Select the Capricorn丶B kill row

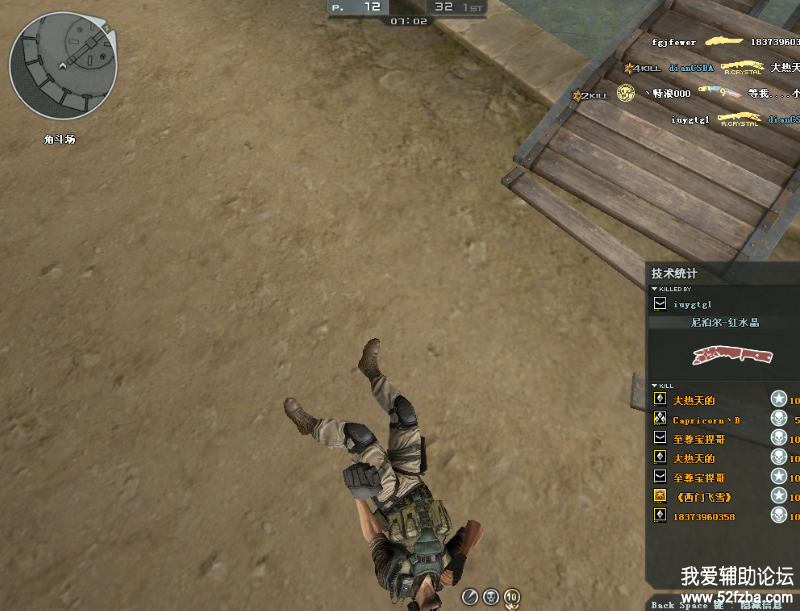click(x=706, y=420)
